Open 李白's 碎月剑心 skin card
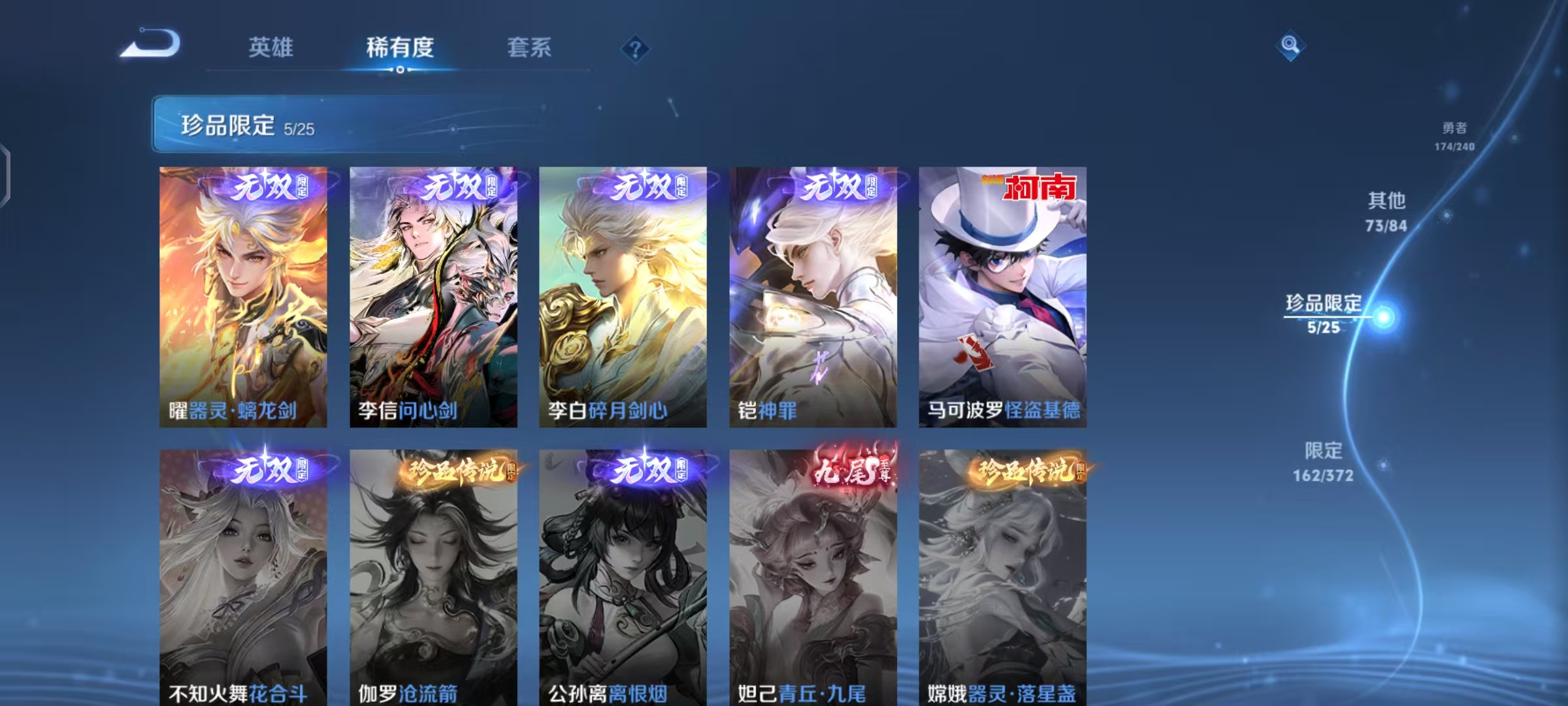 point(623,294)
